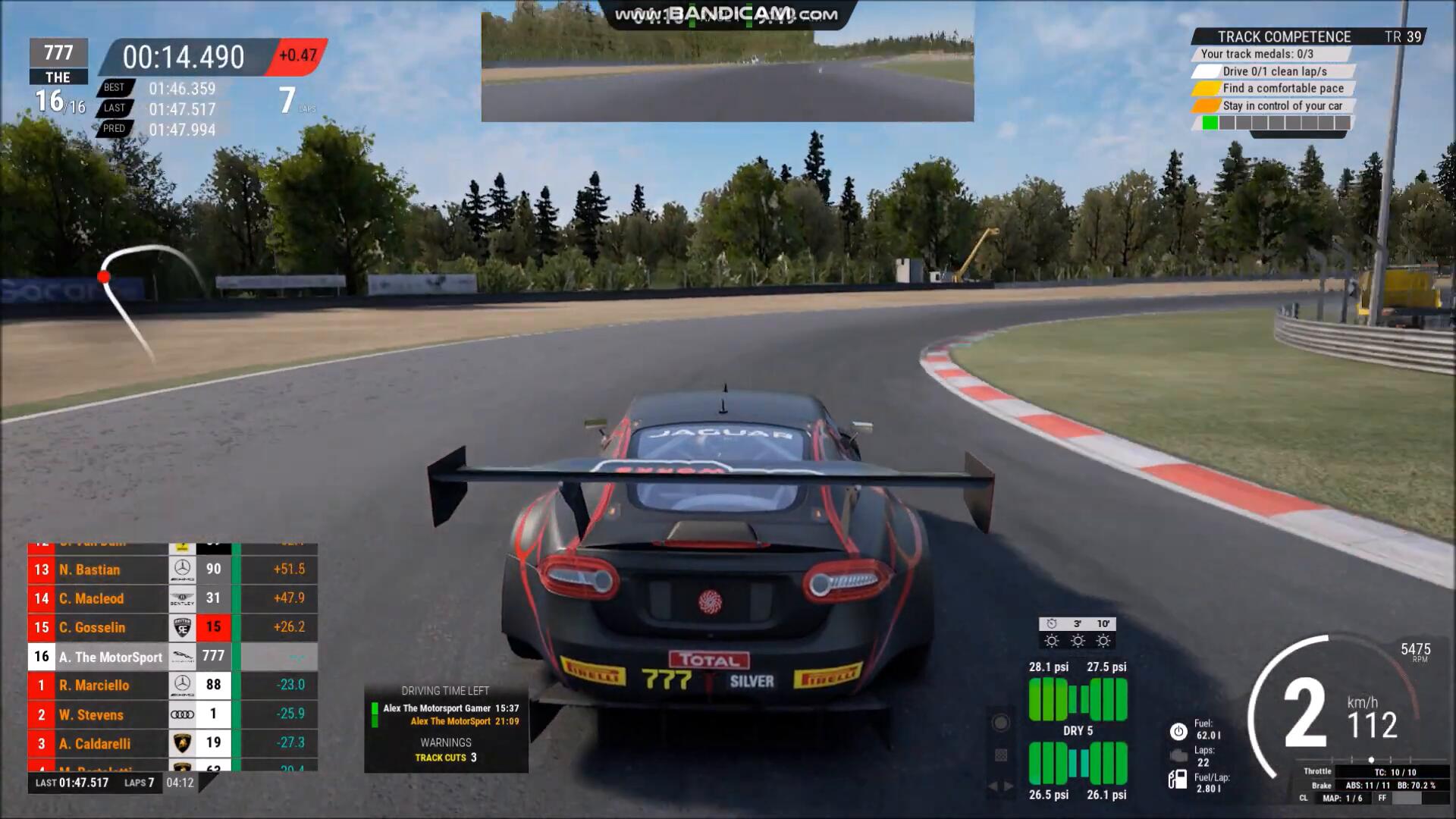This screenshot has width=1456, height=819.
Task: Open the Track Competence panel
Action: (1284, 36)
